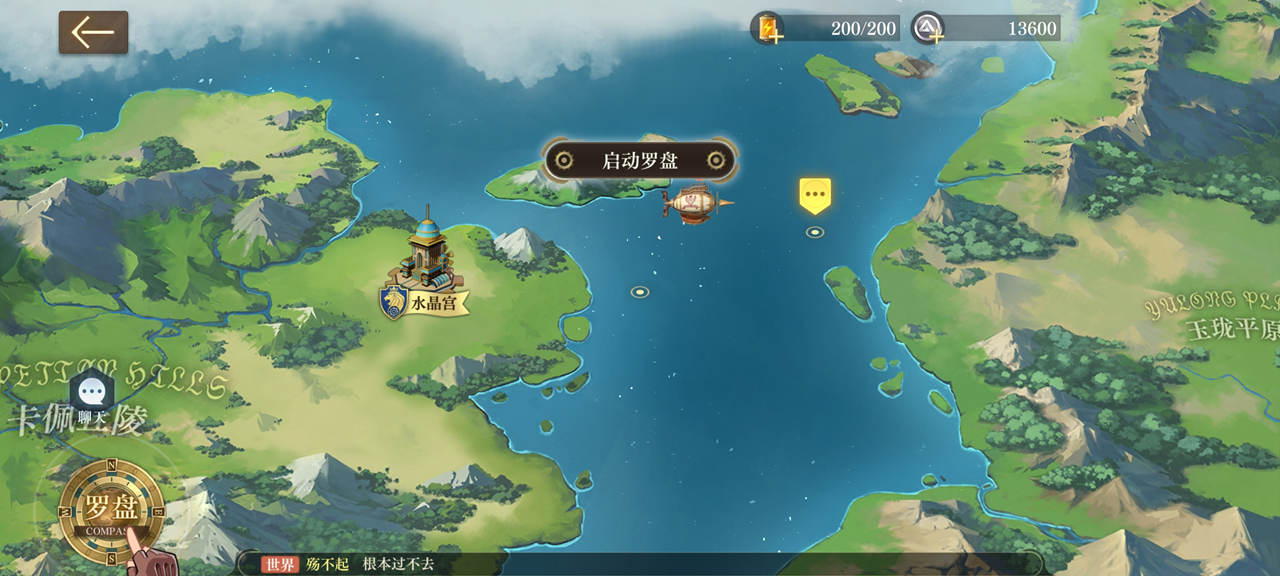Go back with the arrow button
Image resolution: width=1280 pixels, height=576 pixels.
[x=93, y=32]
